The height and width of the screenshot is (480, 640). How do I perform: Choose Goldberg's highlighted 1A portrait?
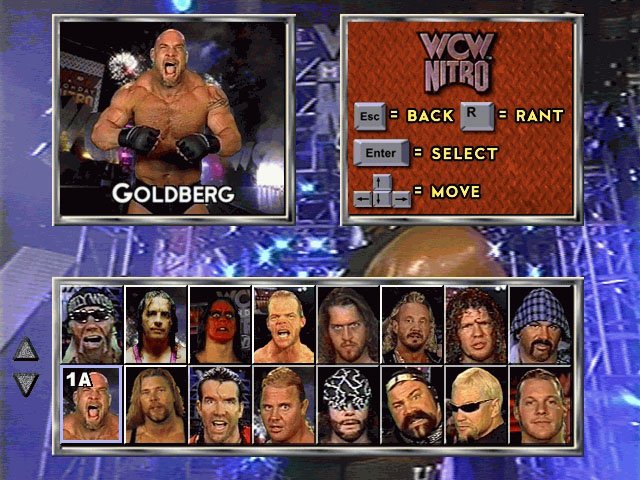pos(92,404)
